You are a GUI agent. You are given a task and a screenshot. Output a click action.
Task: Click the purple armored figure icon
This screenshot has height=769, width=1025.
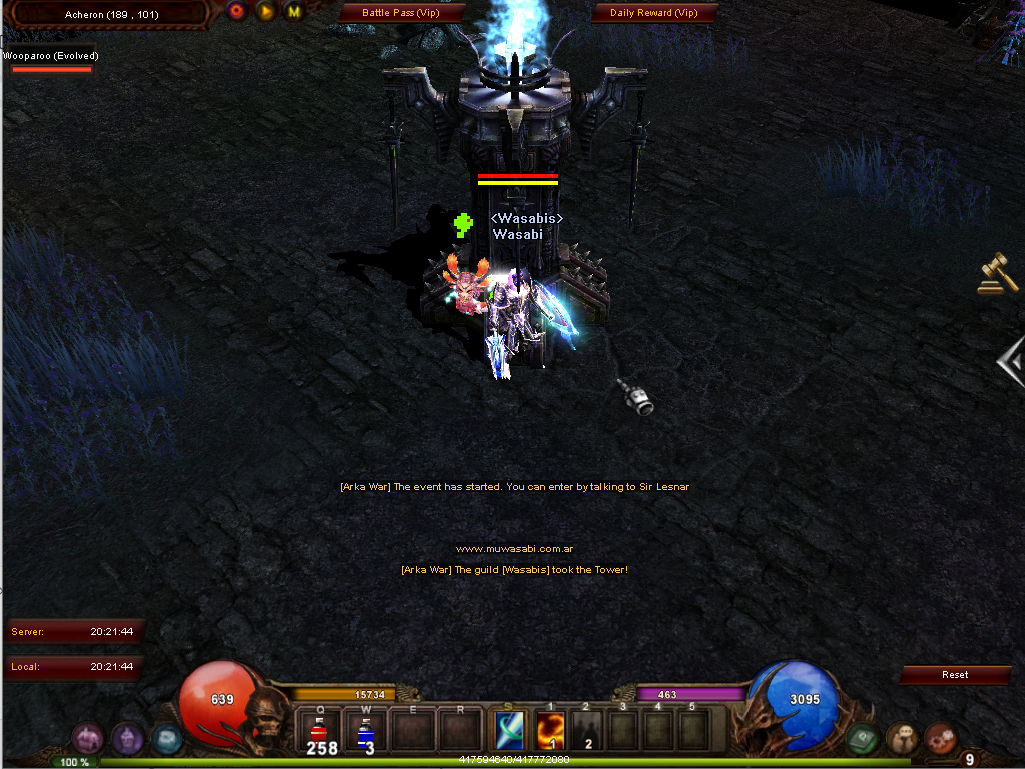pos(127,739)
